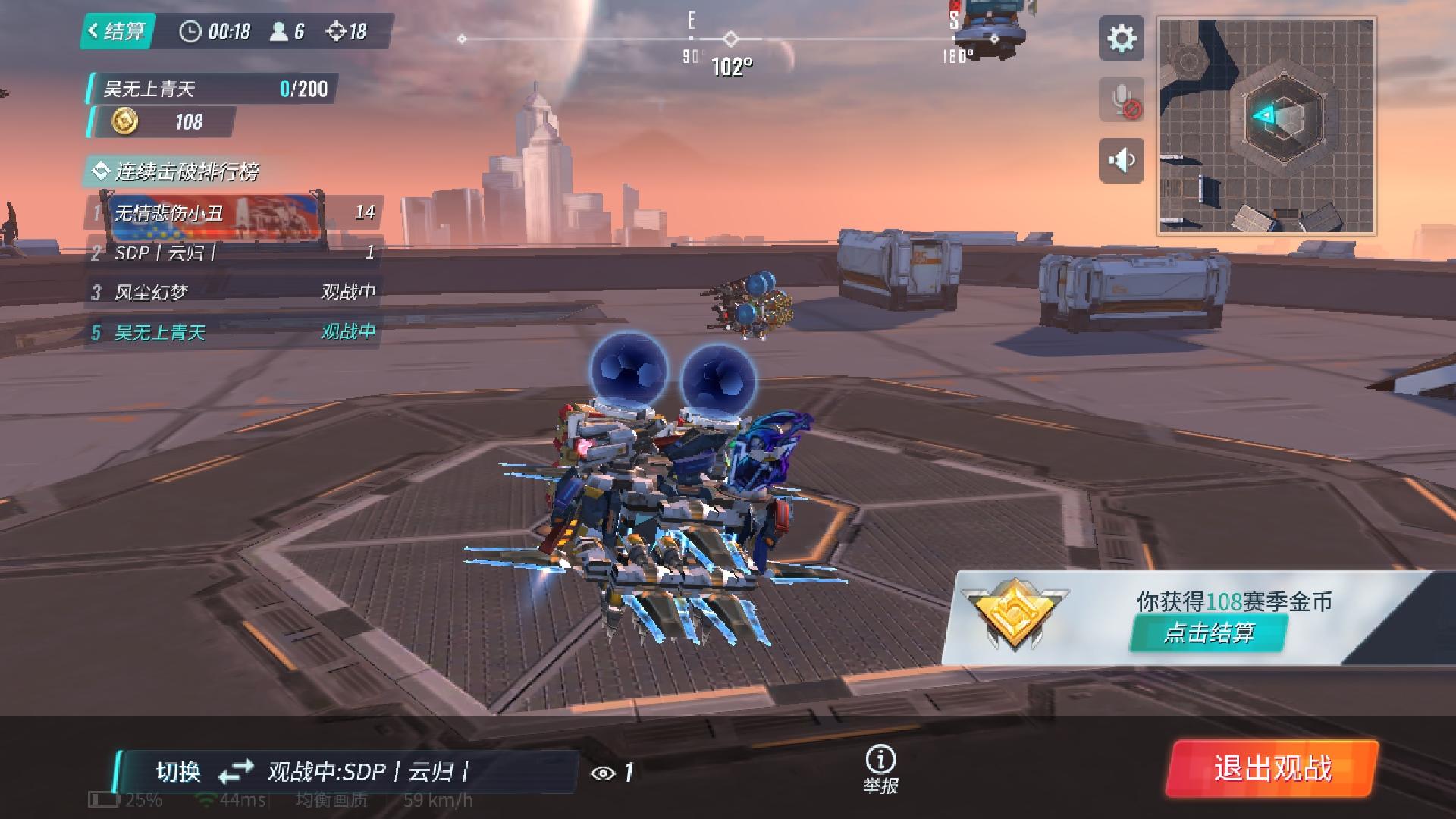The width and height of the screenshot is (1456, 819).
Task: Open the gear settings menu
Action: [x=1122, y=39]
